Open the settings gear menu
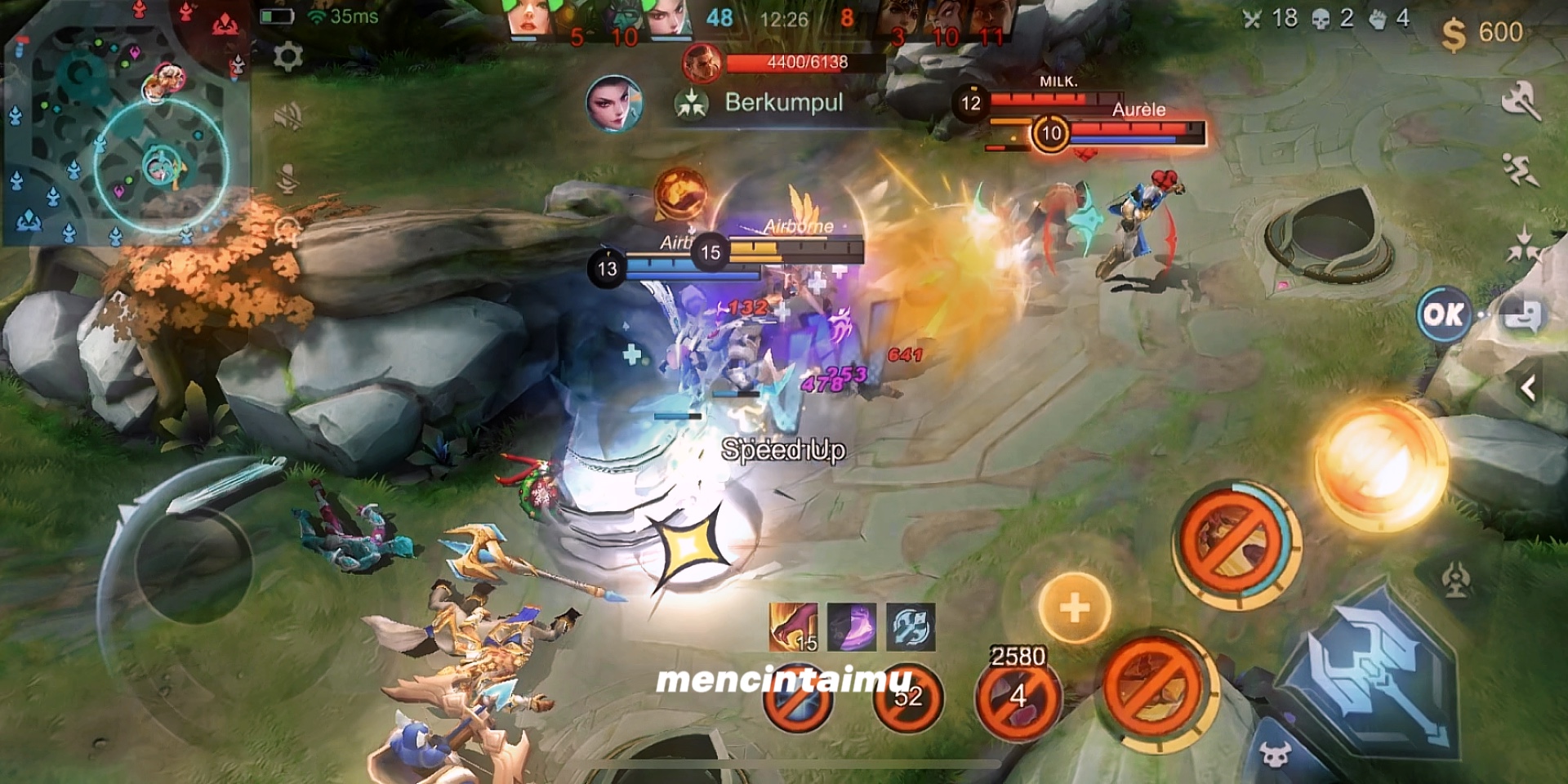Screen dimensions: 1568x784 [x=287, y=56]
